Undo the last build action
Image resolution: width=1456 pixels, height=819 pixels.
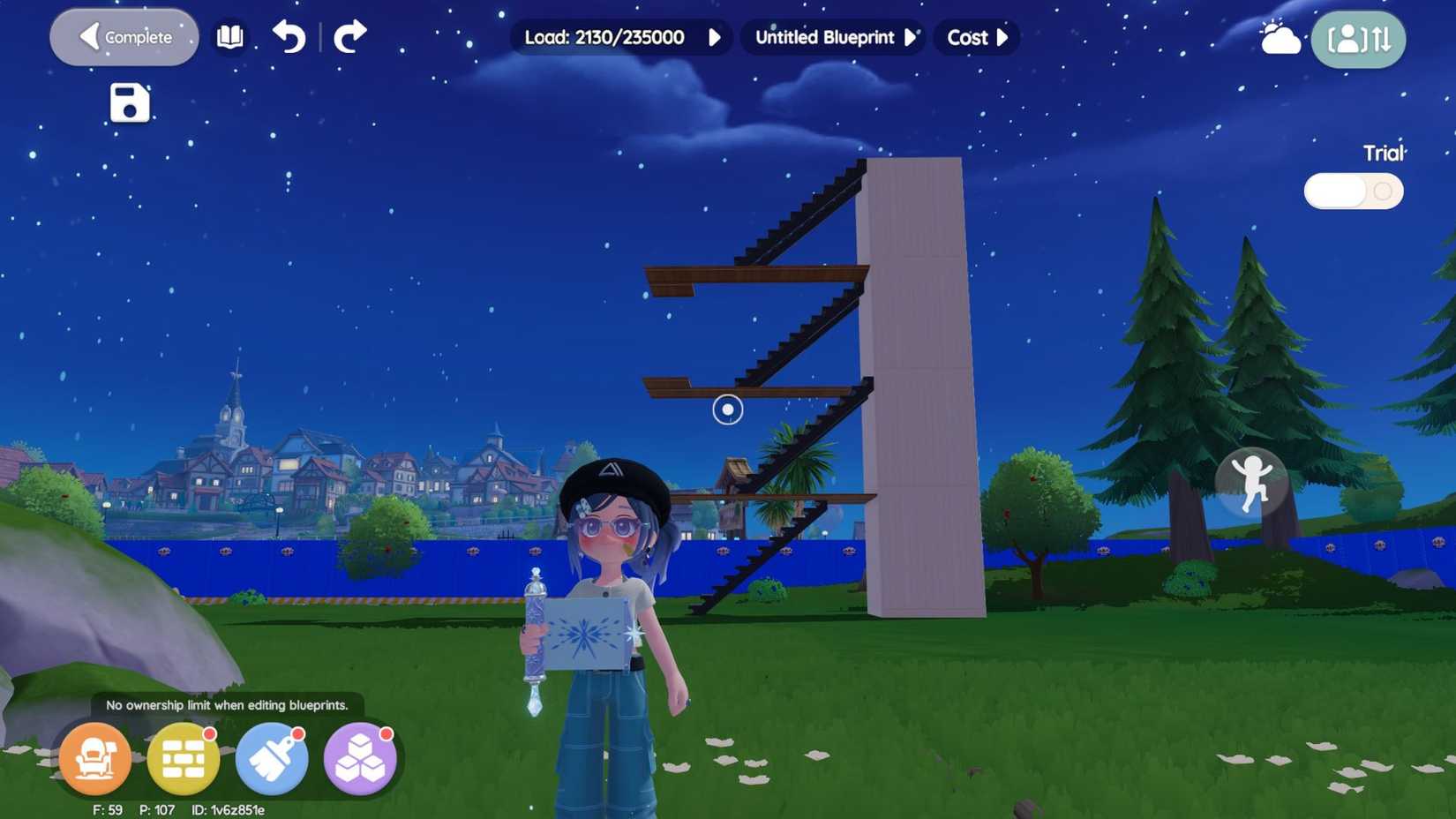click(291, 38)
